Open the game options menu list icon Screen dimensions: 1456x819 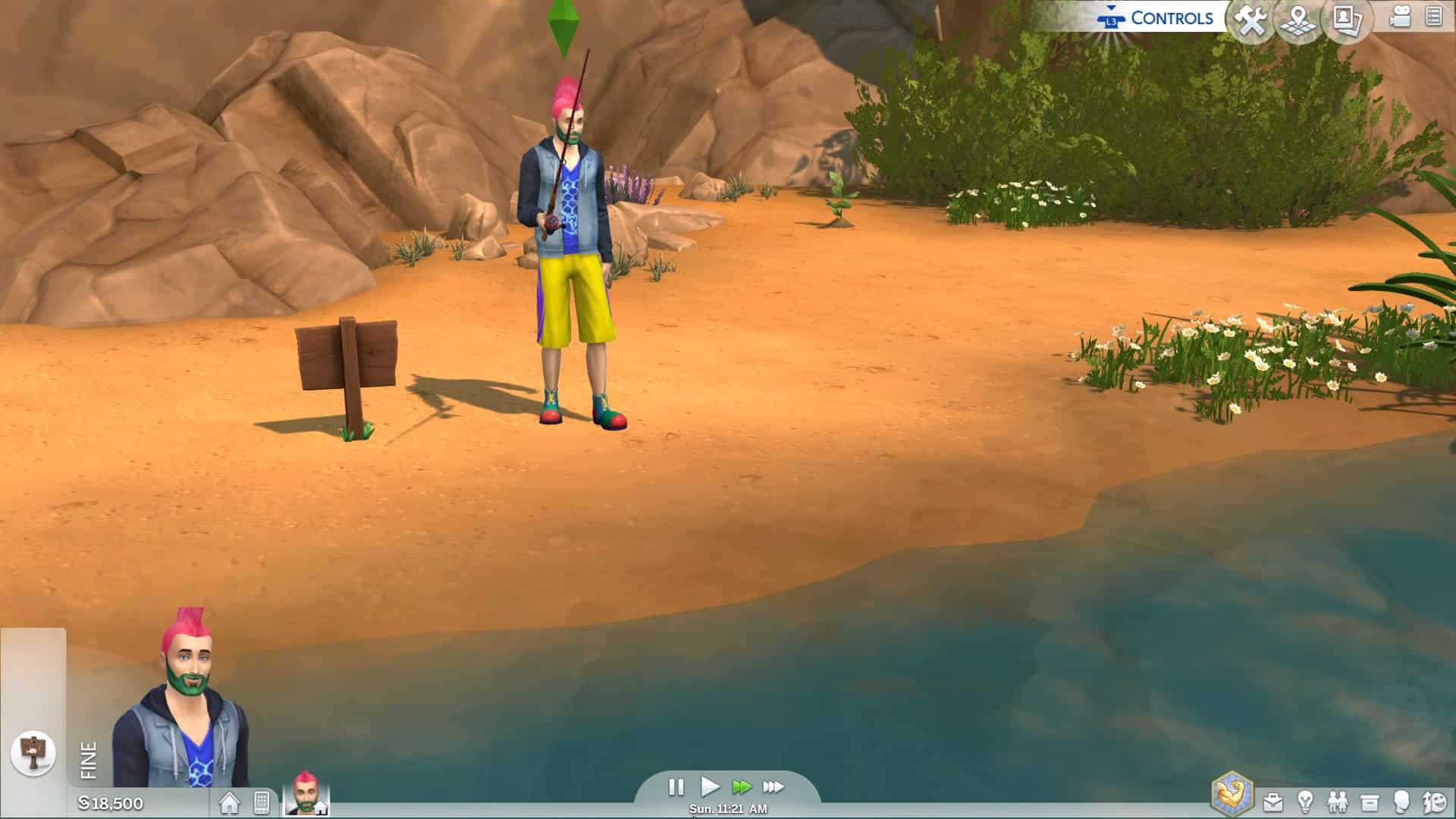[x=1433, y=17]
